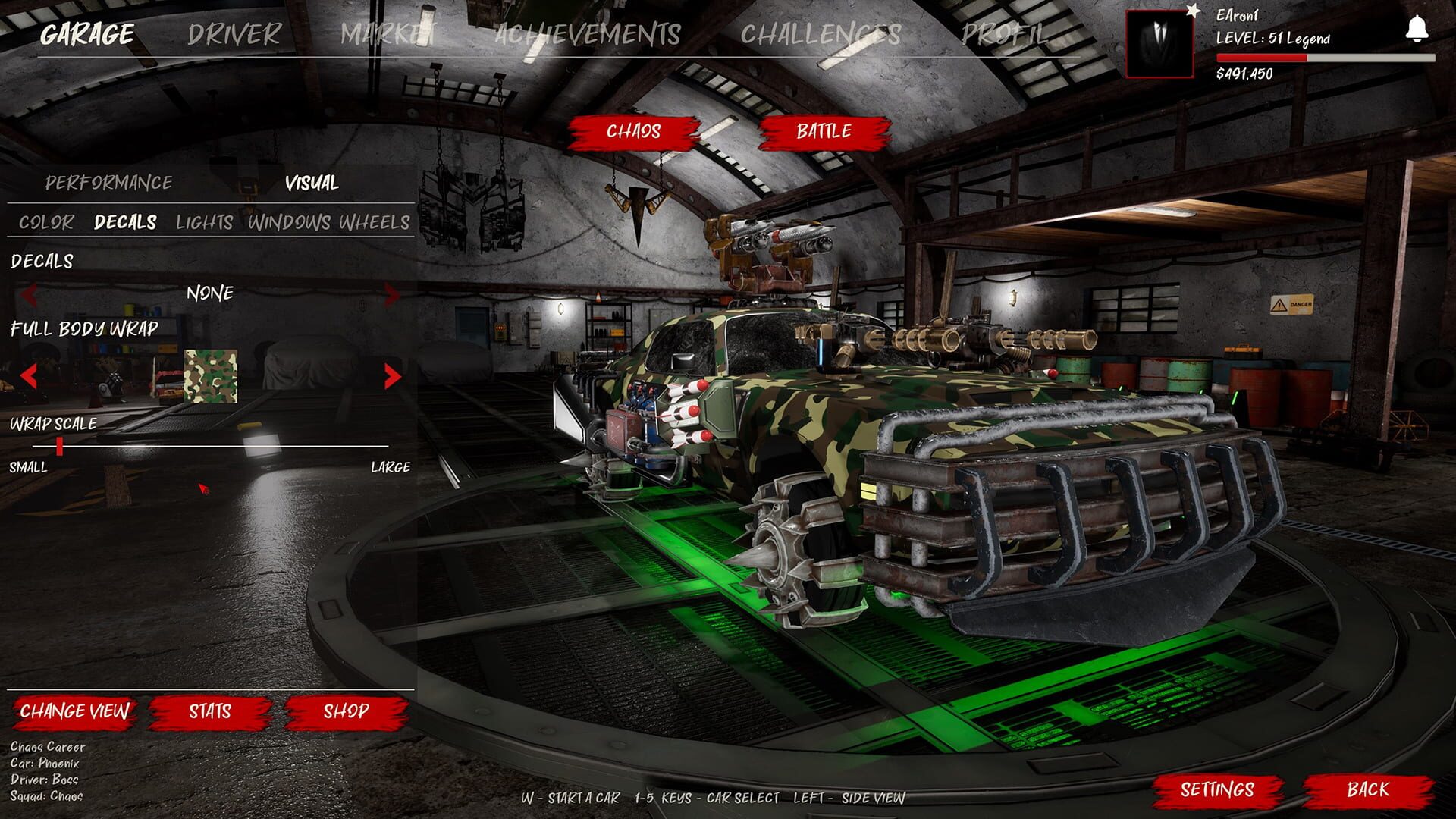Switch to the Wheels customization tab
The image size is (1456, 819).
[x=375, y=222]
